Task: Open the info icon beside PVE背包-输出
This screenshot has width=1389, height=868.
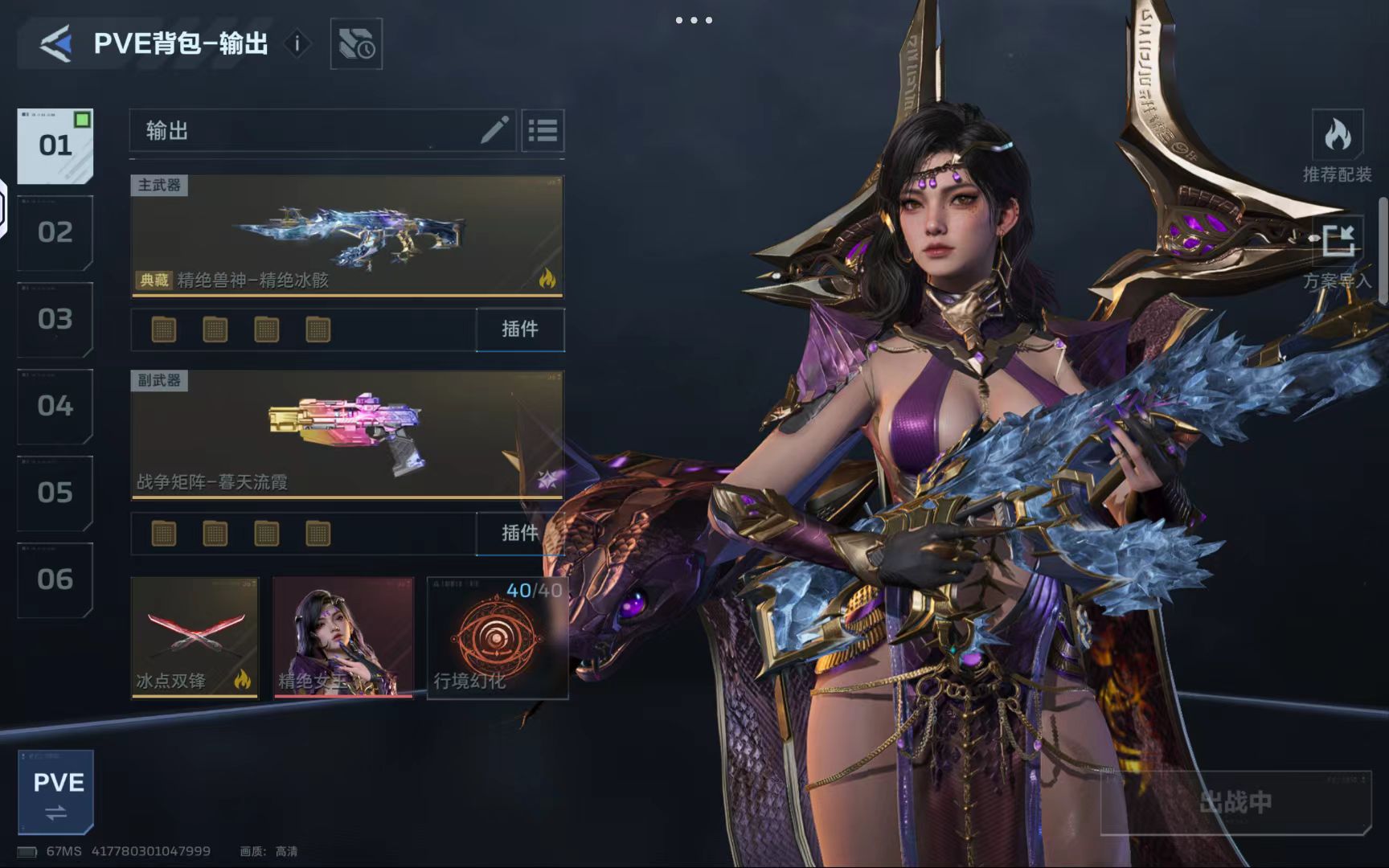Action: point(297,43)
